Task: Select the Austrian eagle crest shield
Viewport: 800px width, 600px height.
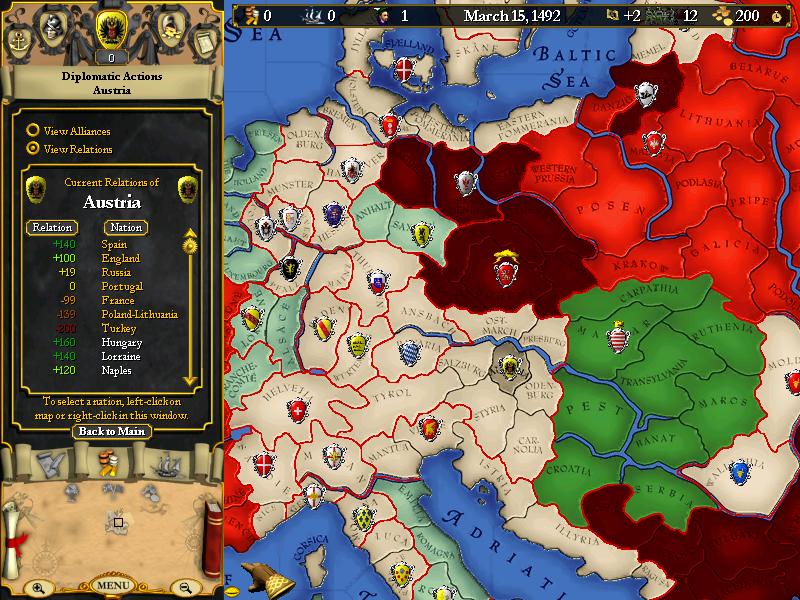Action: [111, 32]
